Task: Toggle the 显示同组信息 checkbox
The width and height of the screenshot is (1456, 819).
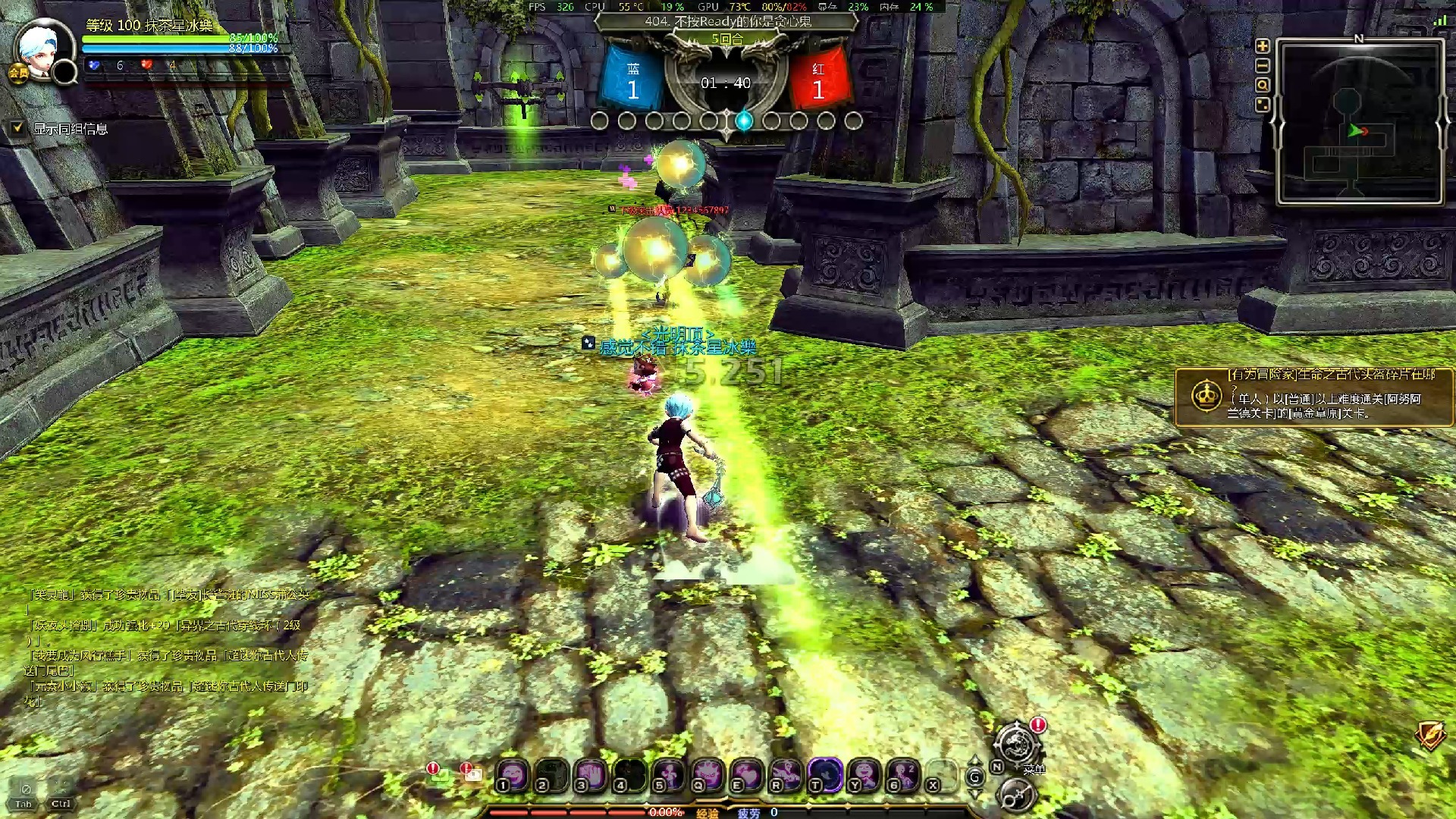Action: tap(17, 128)
